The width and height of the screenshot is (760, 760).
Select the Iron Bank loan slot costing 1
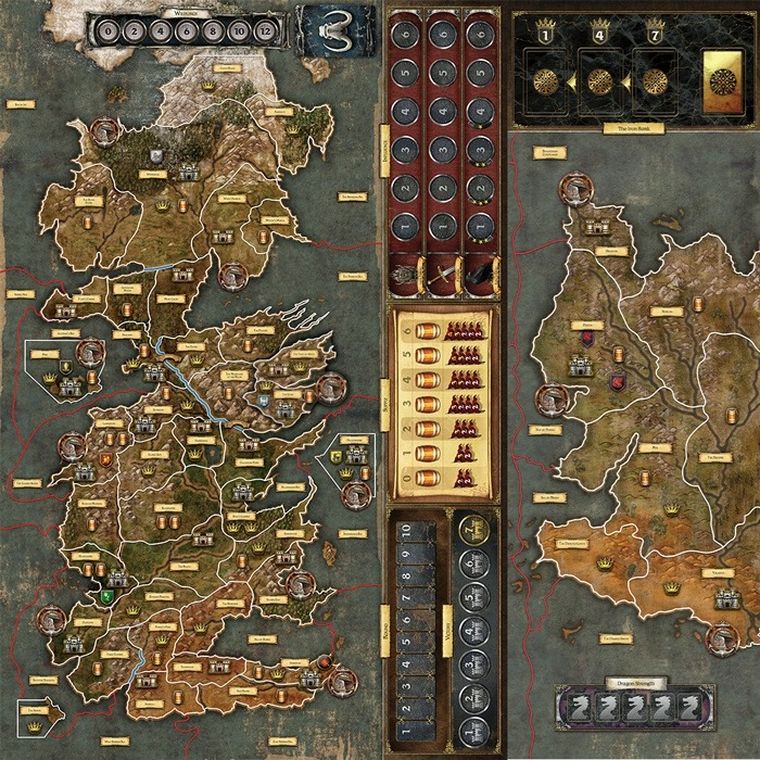[548, 82]
